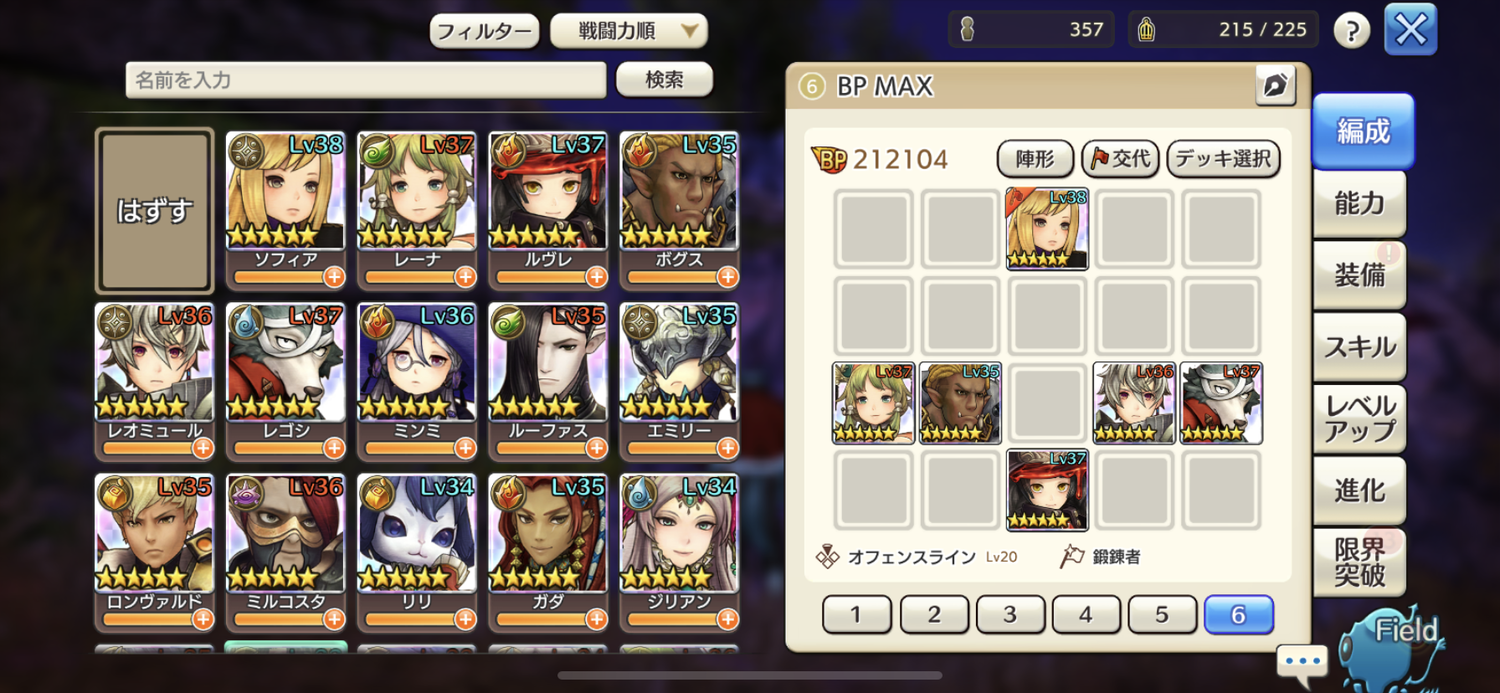Tap the 検索 search button
This screenshot has height=693, width=1500.
664,79
